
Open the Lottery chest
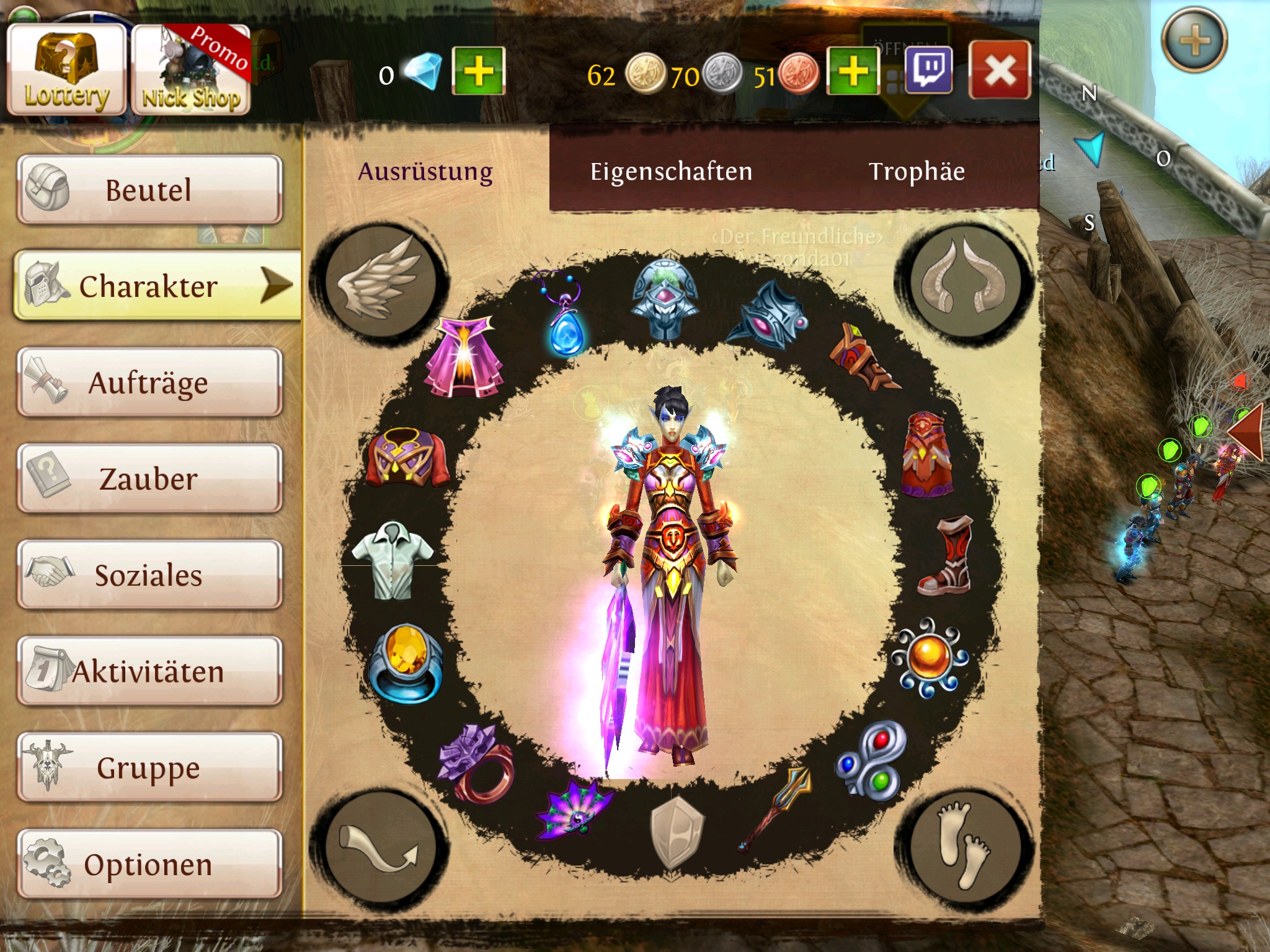click(66, 69)
